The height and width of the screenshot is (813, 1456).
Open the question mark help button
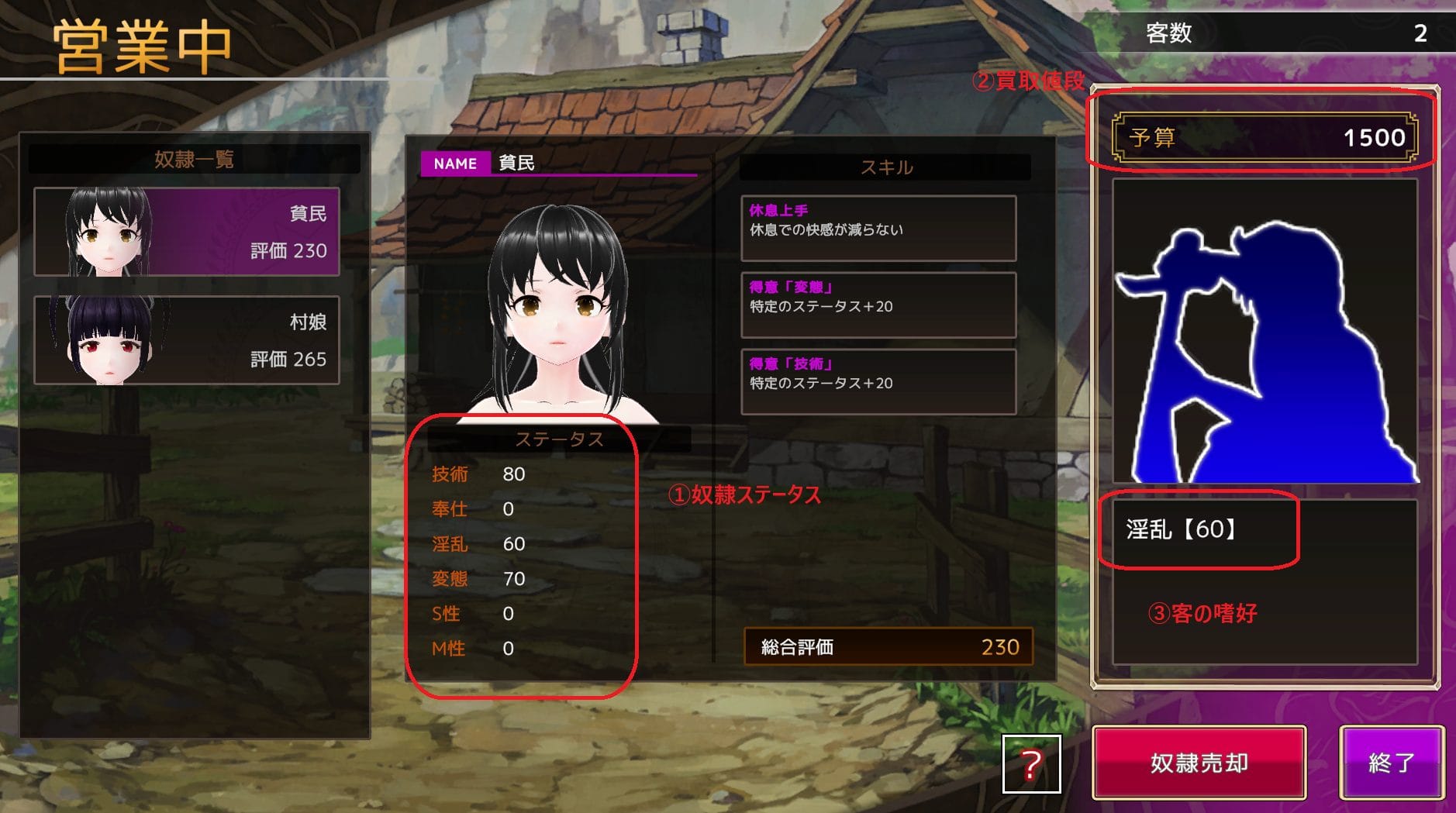click(x=1031, y=764)
